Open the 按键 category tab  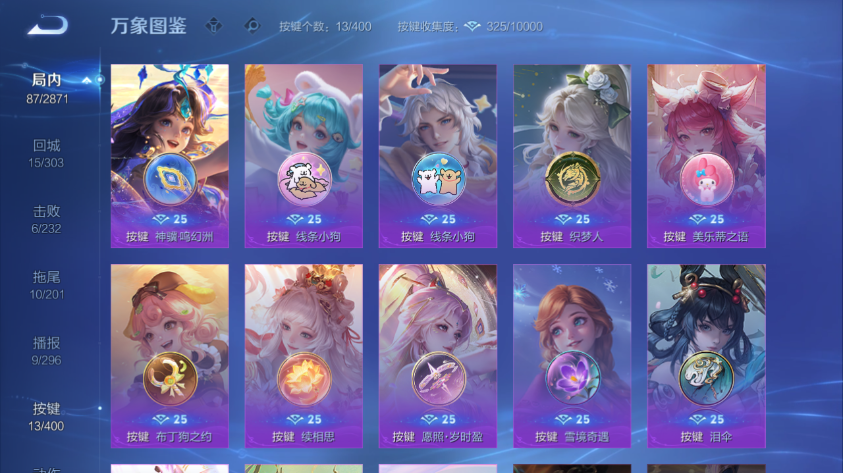(47, 416)
